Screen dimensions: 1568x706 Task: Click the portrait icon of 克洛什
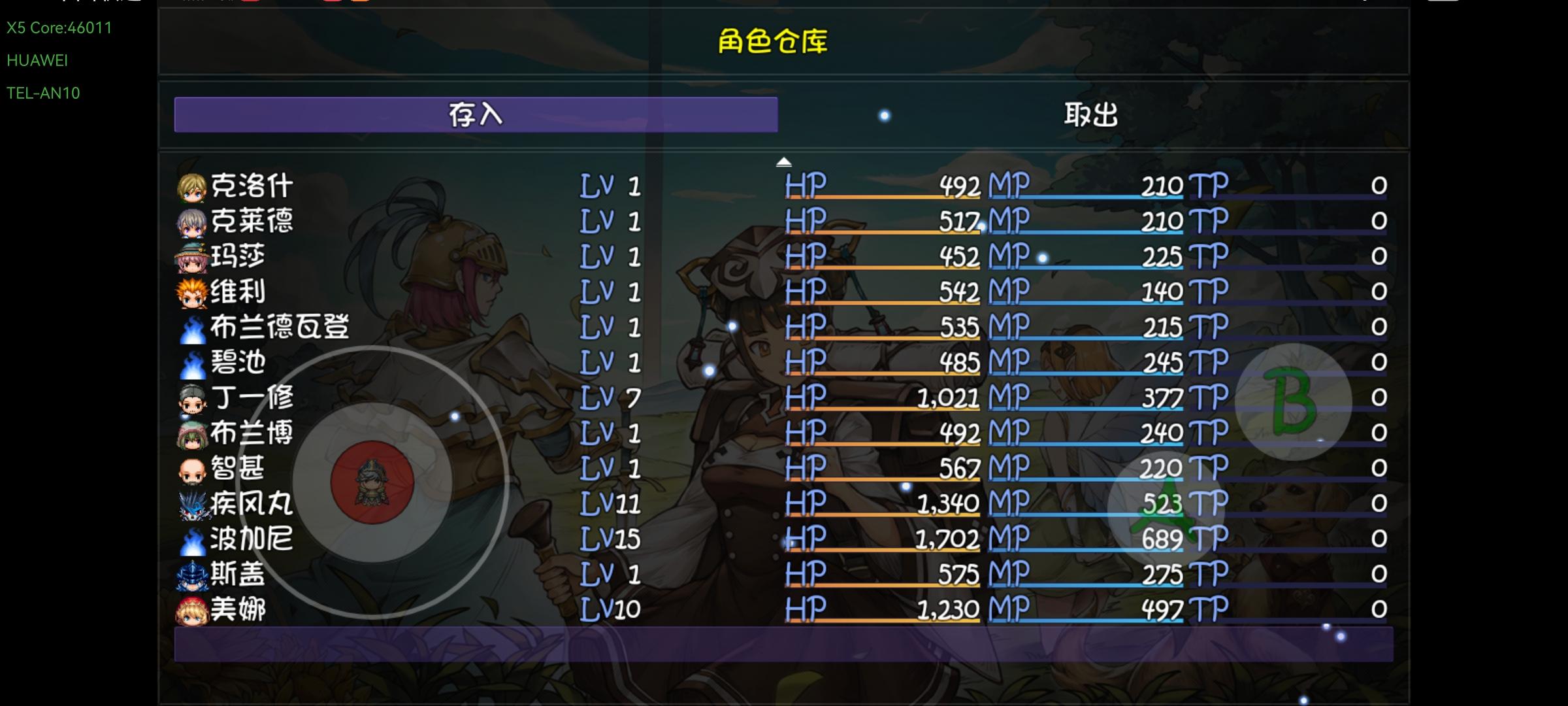[x=192, y=185]
